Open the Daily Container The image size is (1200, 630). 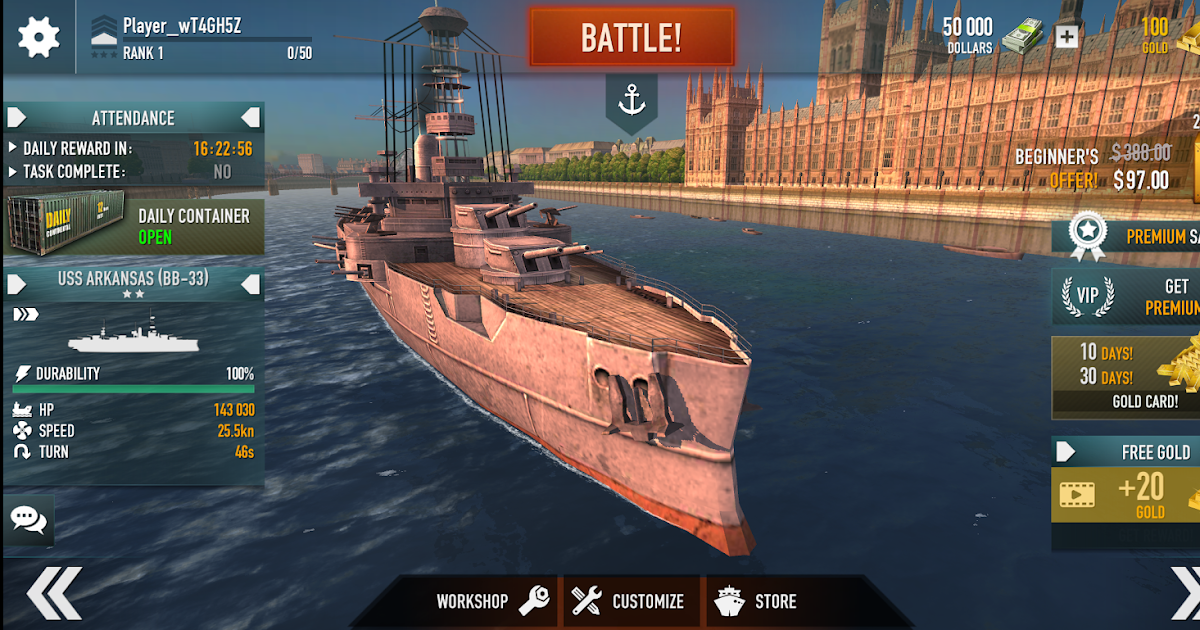pos(135,226)
